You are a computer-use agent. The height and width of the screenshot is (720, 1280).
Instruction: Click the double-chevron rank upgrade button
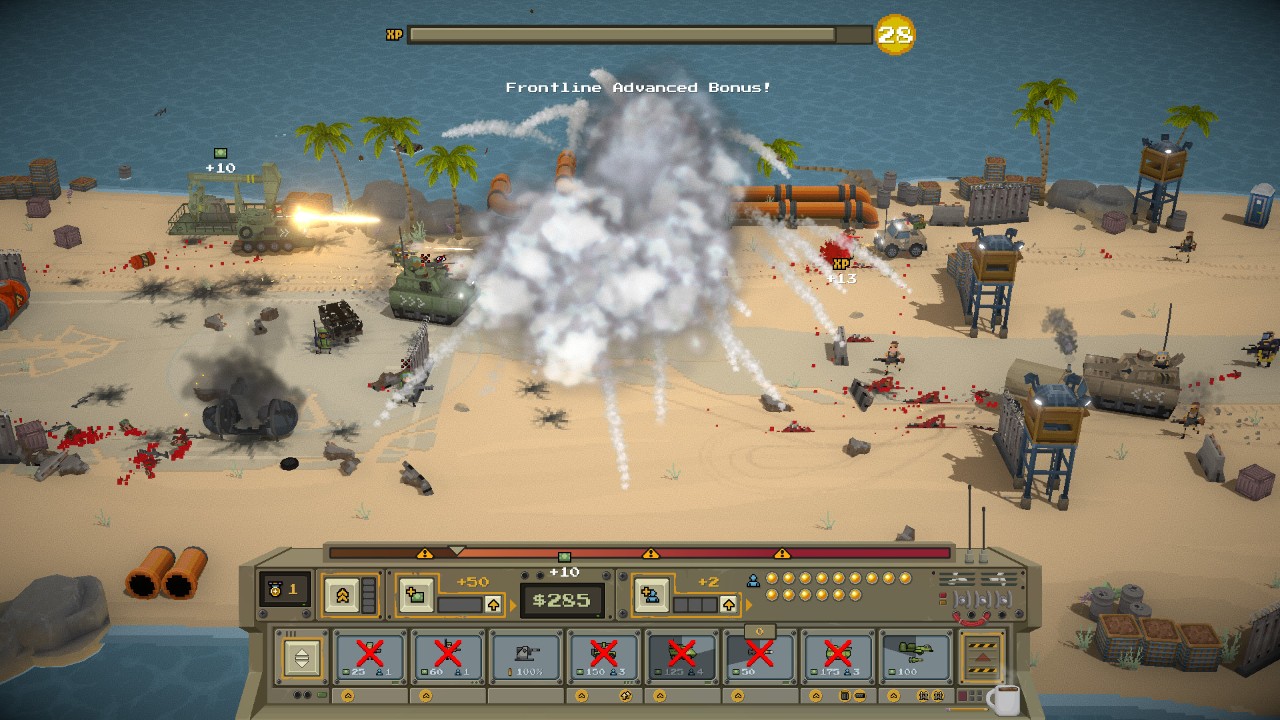342,594
